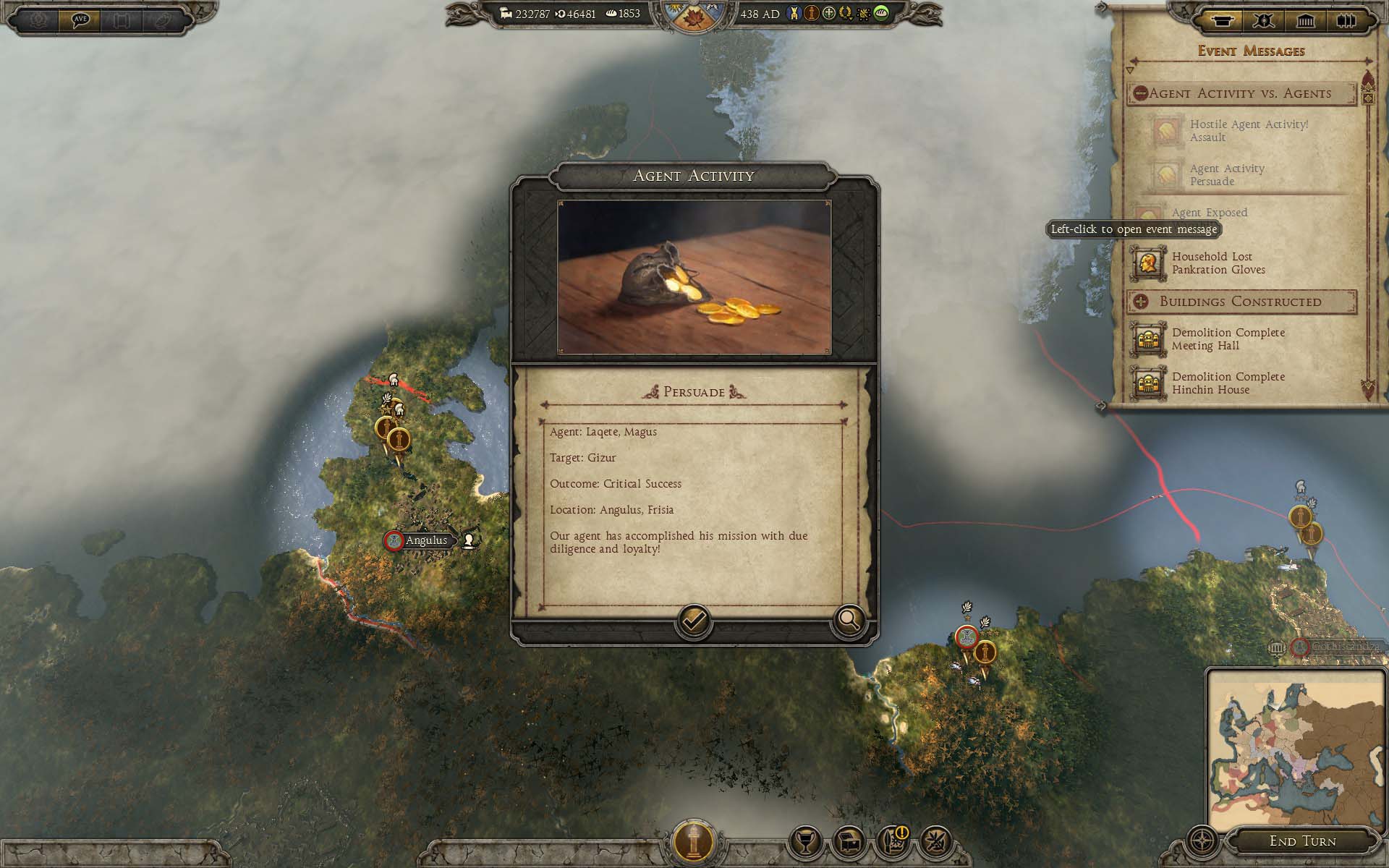End the current turn
Image resolution: width=1389 pixels, height=868 pixels.
click(1302, 841)
